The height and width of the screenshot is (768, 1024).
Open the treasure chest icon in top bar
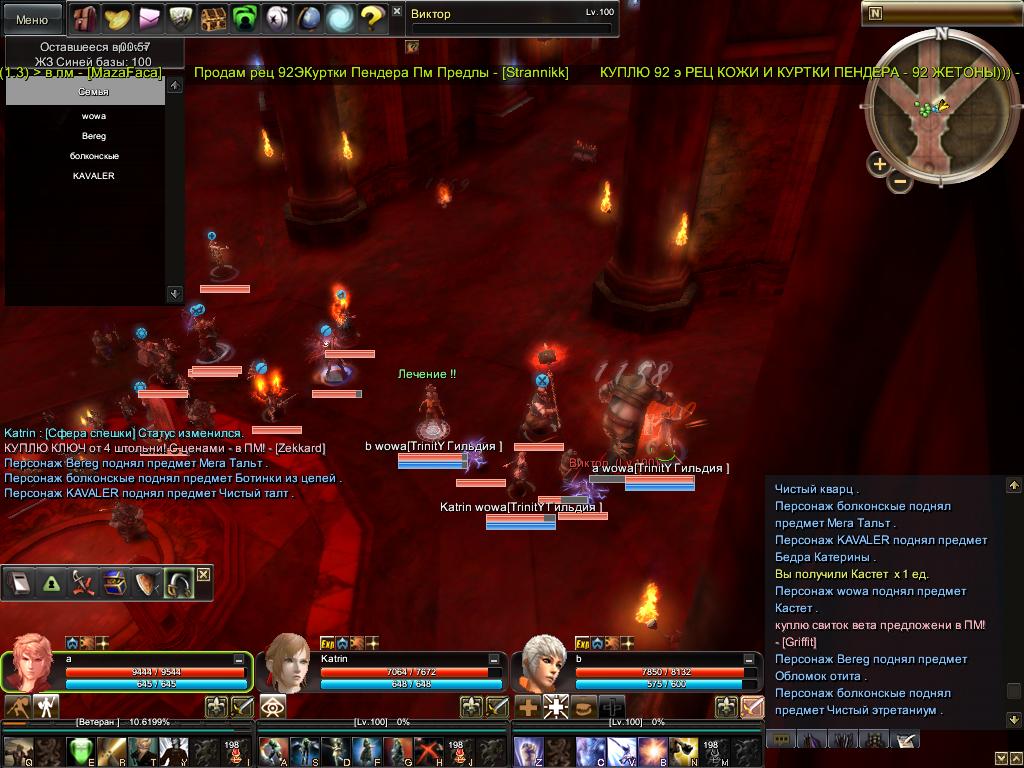(213, 17)
